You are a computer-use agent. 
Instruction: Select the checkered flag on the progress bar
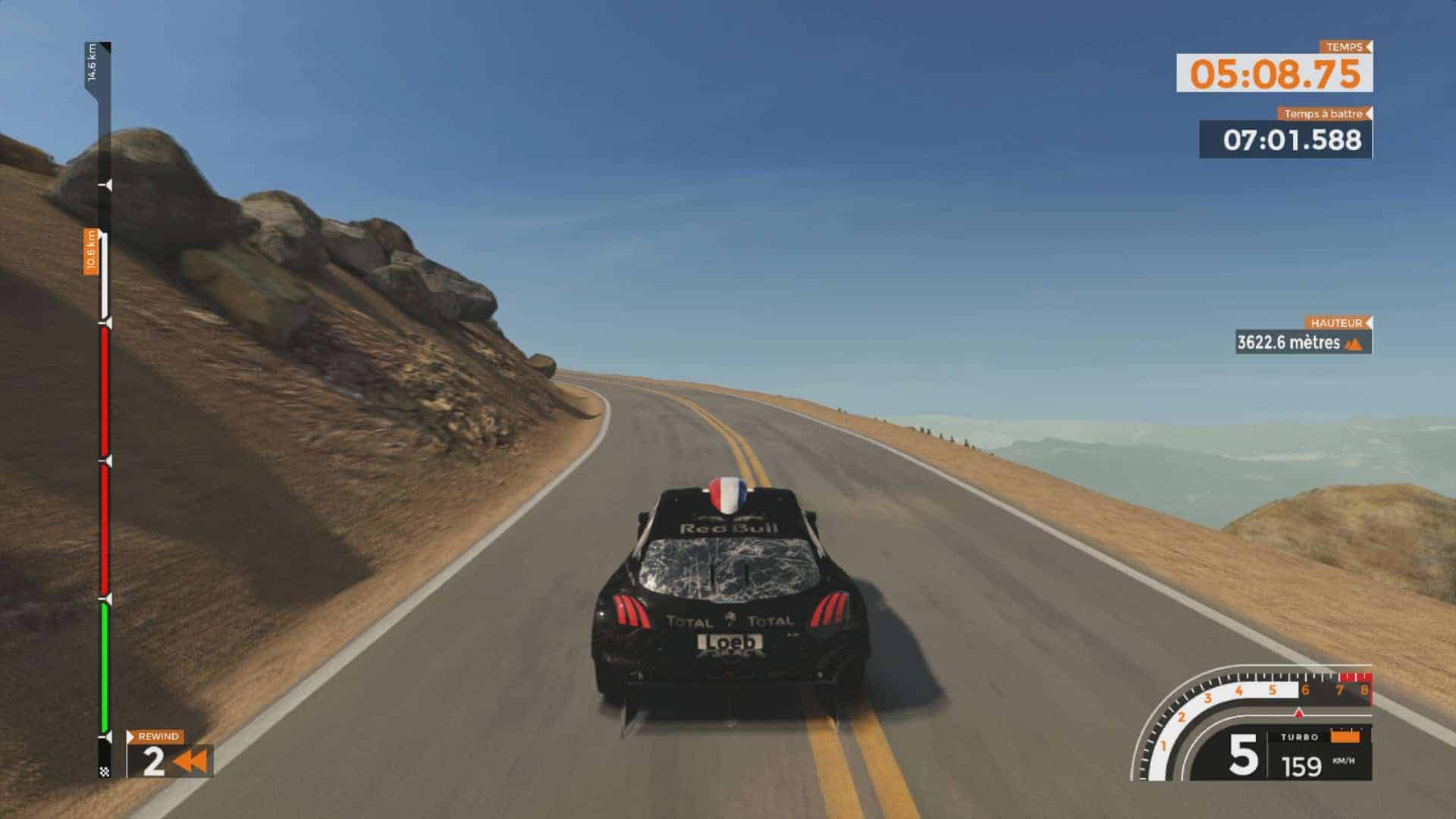point(105,771)
